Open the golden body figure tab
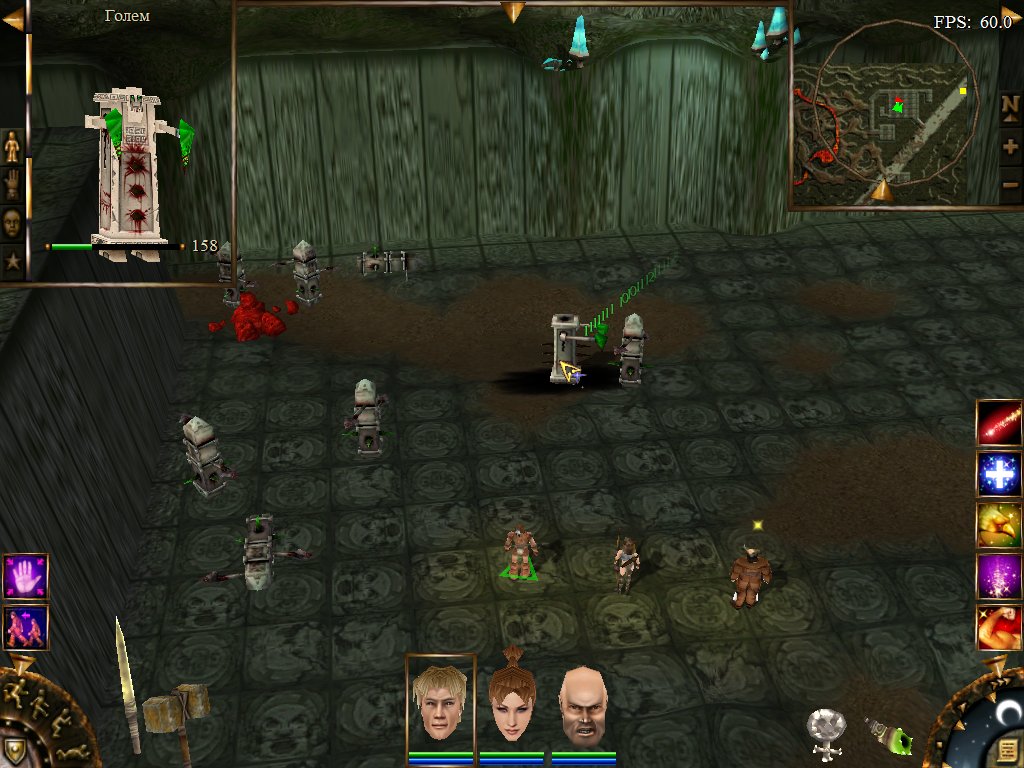This screenshot has height=768, width=1024. 12,147
